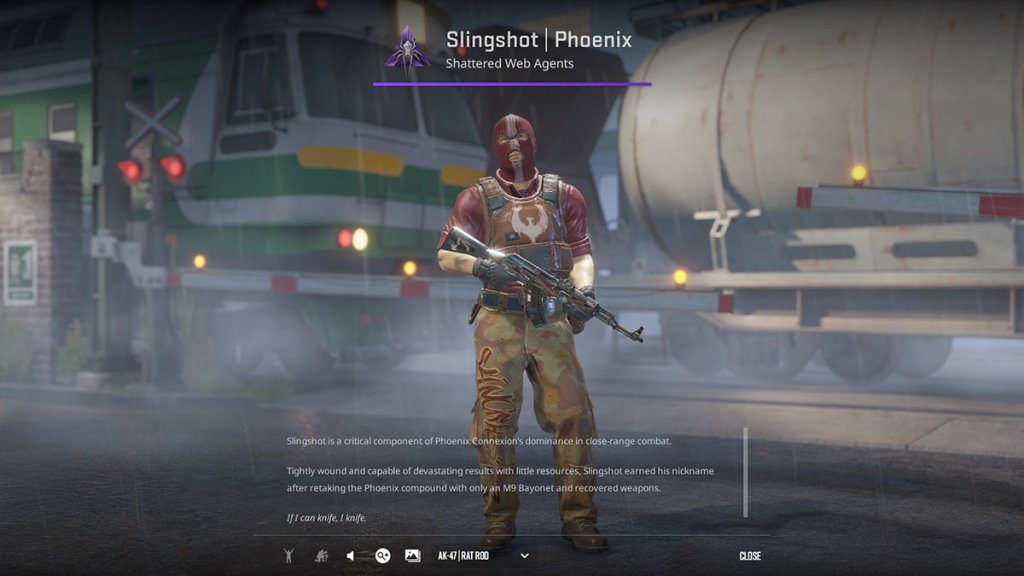
Task: Toggle the speaker sound icon
Action: click(x=351, y=556)
